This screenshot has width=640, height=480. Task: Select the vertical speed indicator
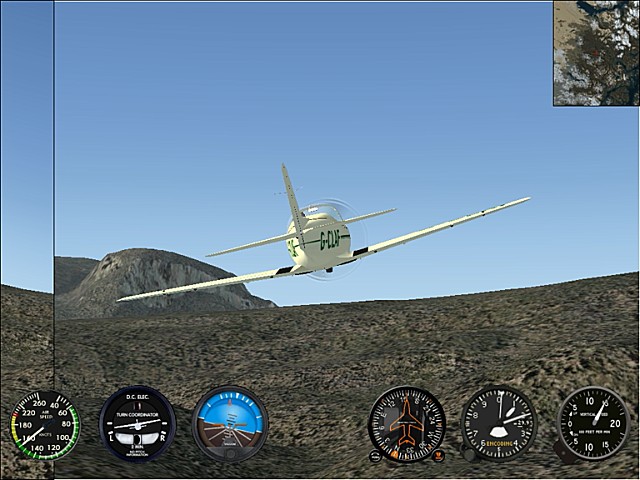pyautogui.click(x=592, y=423)
